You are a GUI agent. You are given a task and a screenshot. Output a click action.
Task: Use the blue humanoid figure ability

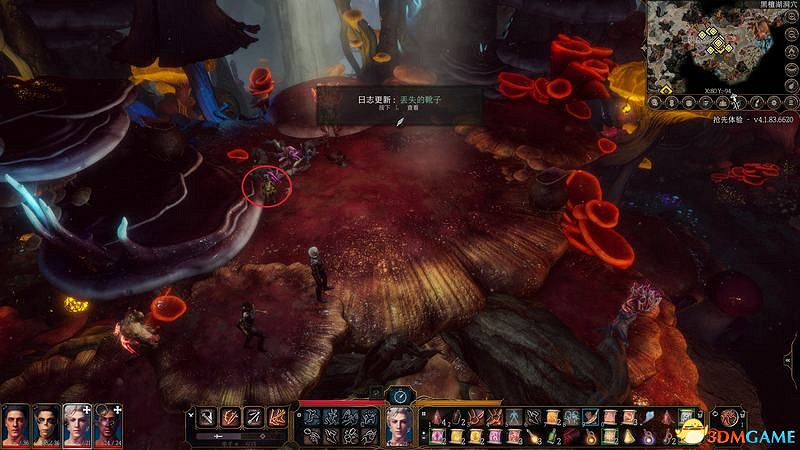click(515, 417)
